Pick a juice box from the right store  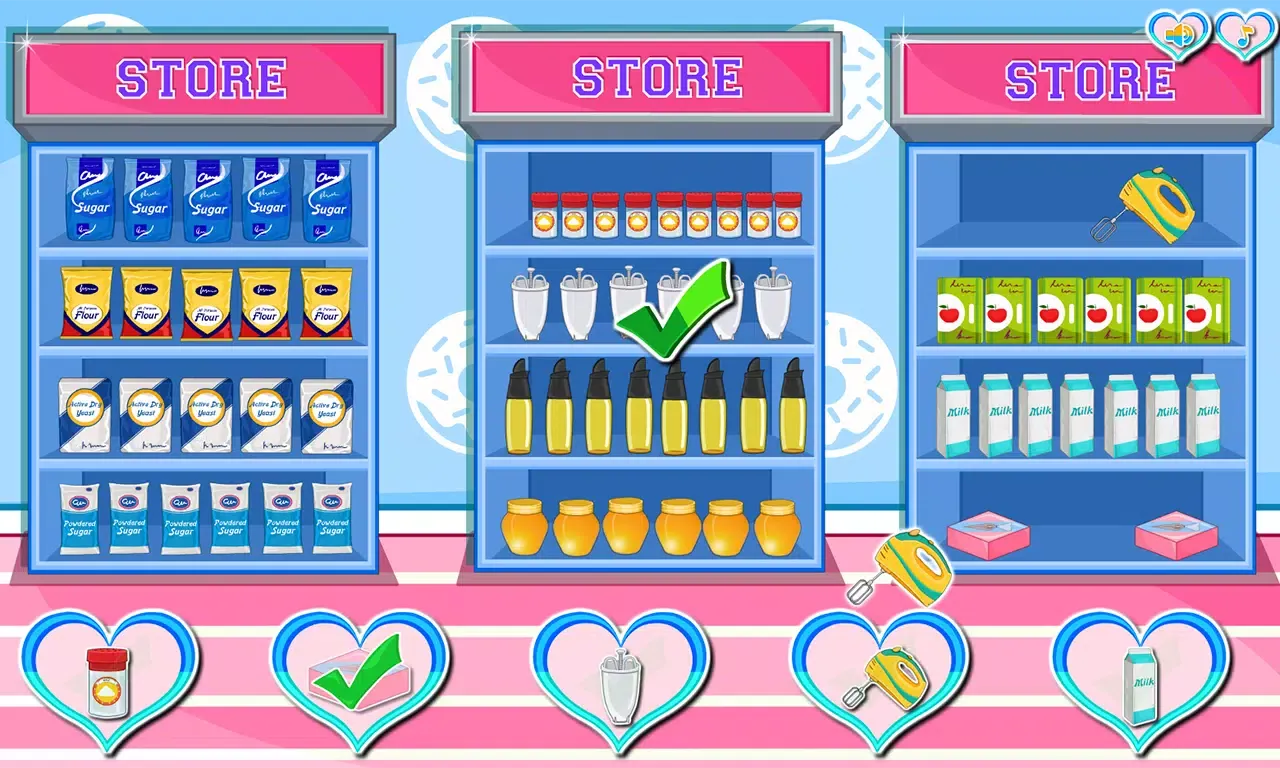960,310
